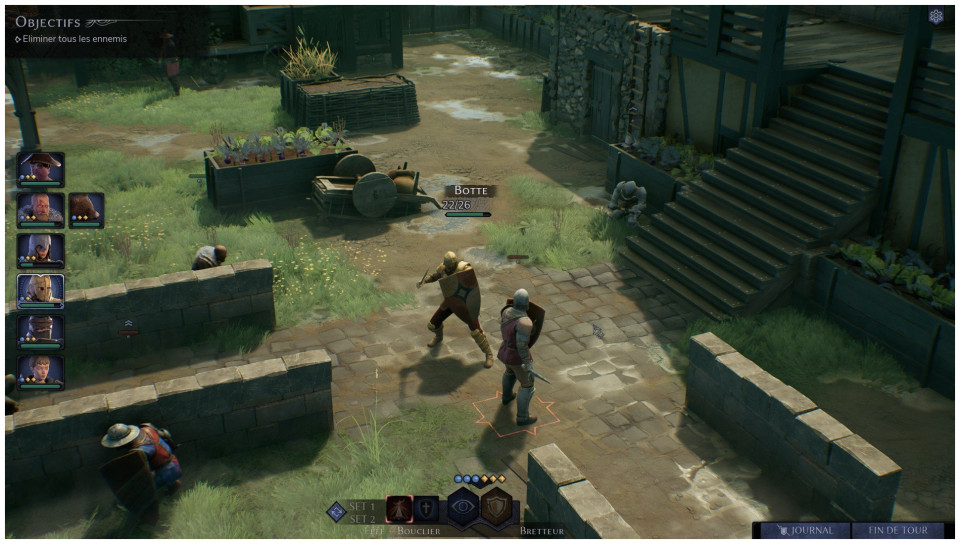Select the bearded warrior portrait
Image resolution: width=960 pixels, height=544 pixels.
click(41, 209)
